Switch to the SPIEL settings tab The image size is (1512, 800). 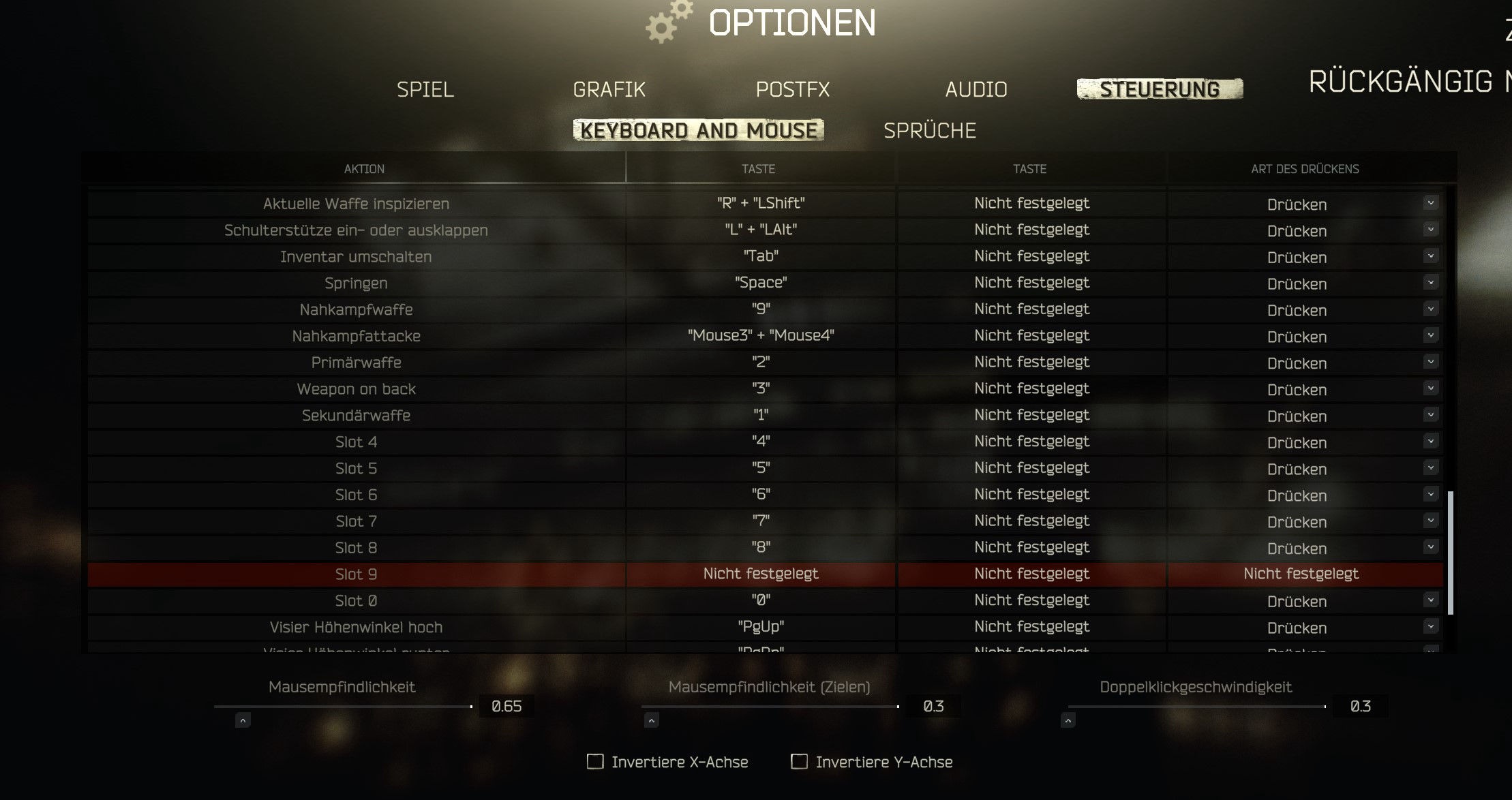425,89
